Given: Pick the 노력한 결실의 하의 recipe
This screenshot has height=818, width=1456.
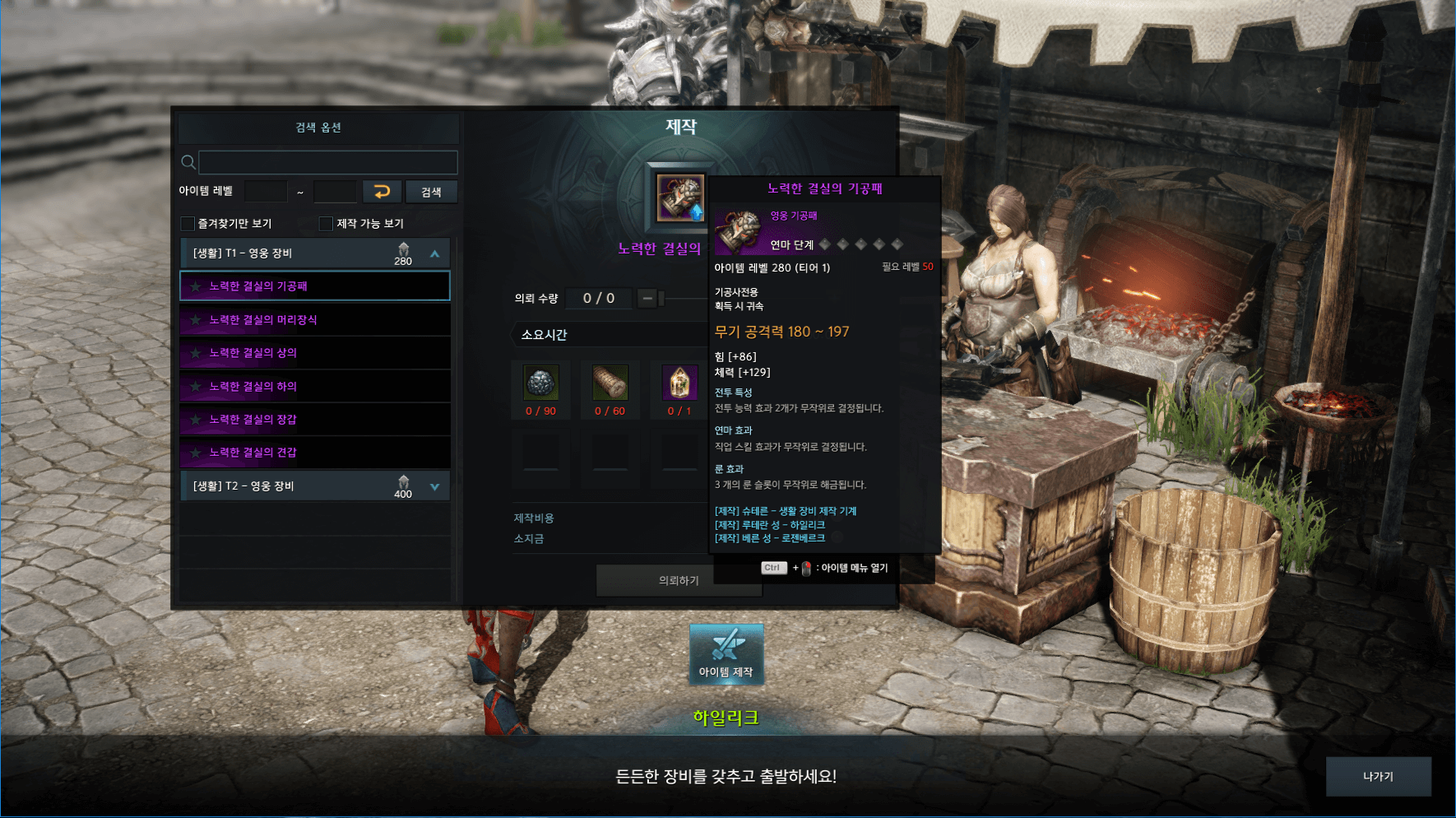Looking at the screenshot, I should [315, 387].
